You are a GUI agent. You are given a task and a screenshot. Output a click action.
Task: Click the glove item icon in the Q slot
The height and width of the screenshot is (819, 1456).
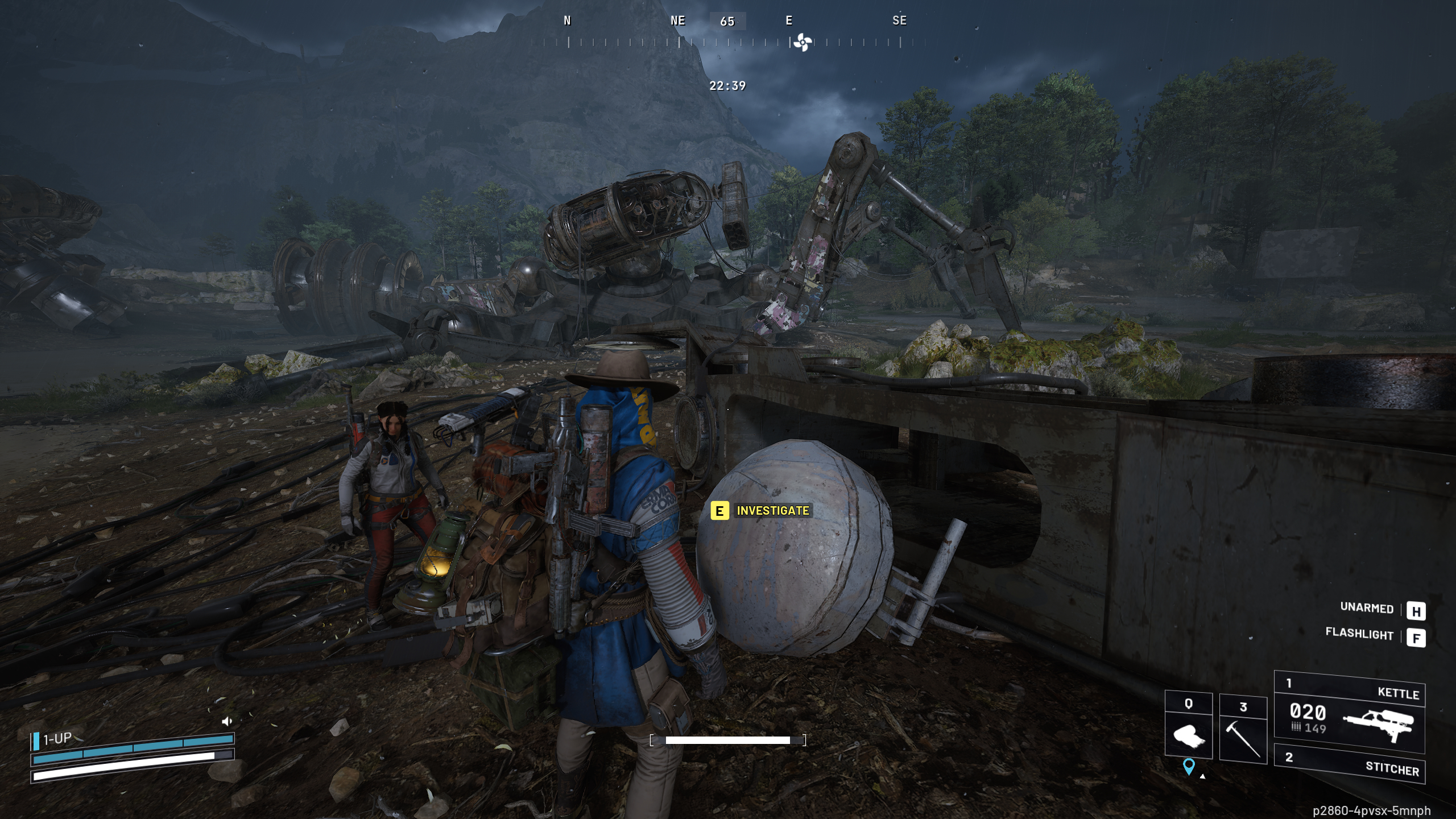1190,735
